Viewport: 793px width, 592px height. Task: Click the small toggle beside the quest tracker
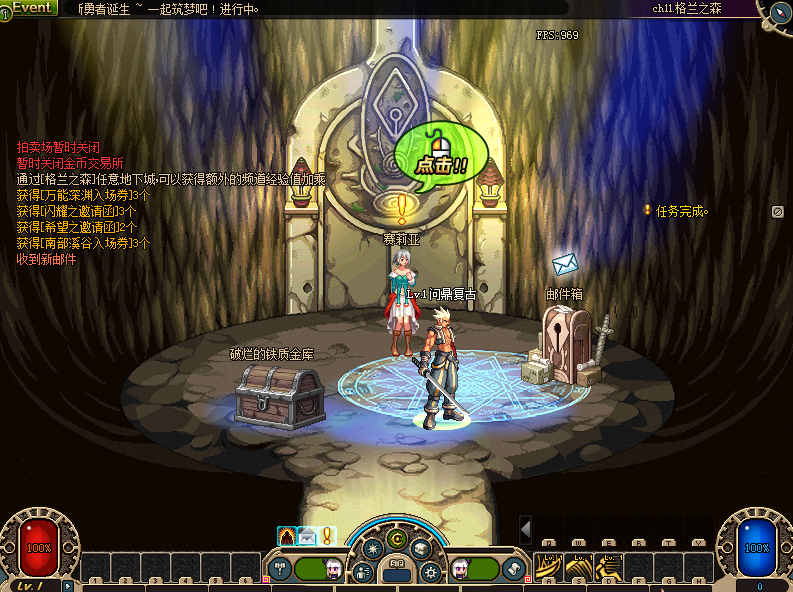(777, 211)
